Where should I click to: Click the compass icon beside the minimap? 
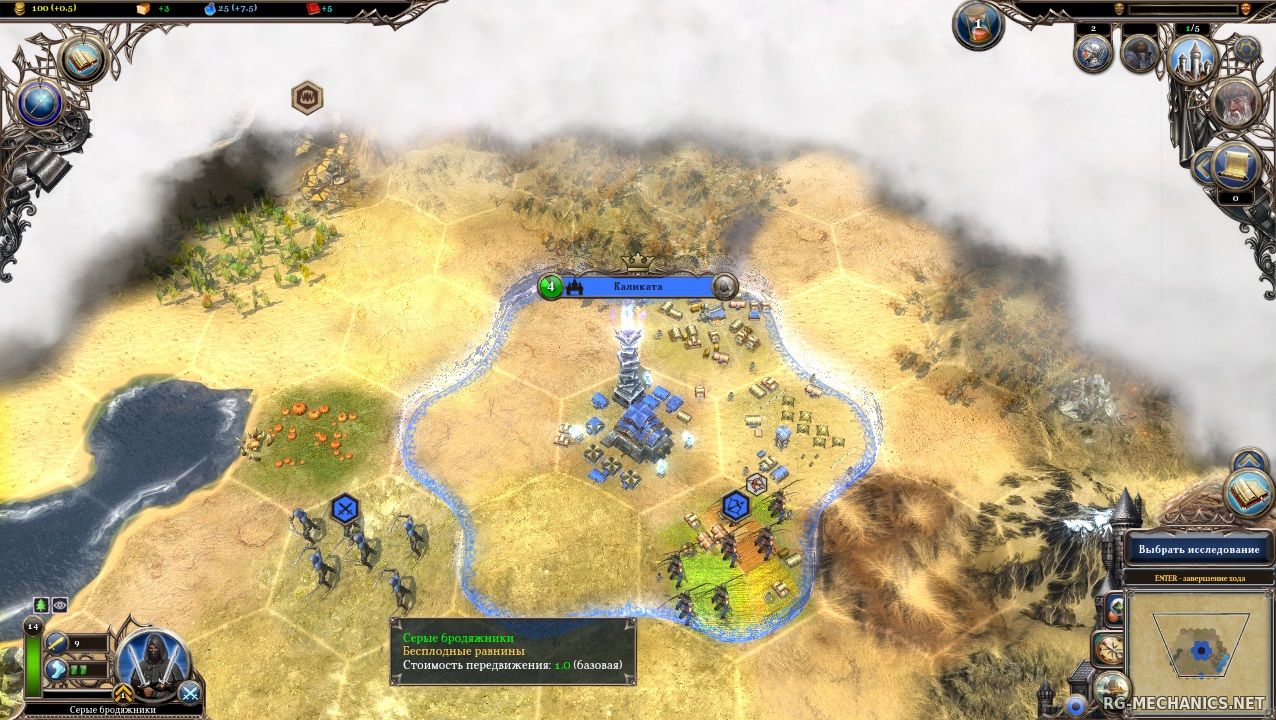coord(1109,648)
